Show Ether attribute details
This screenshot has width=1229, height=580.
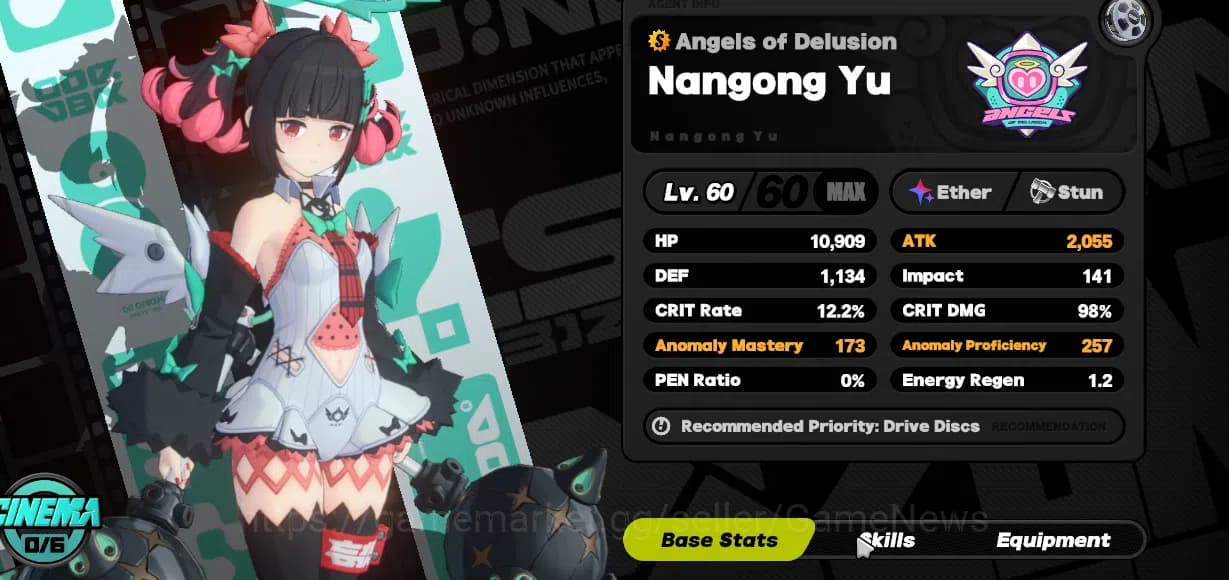pyautogui.click(x=951, y=192)
